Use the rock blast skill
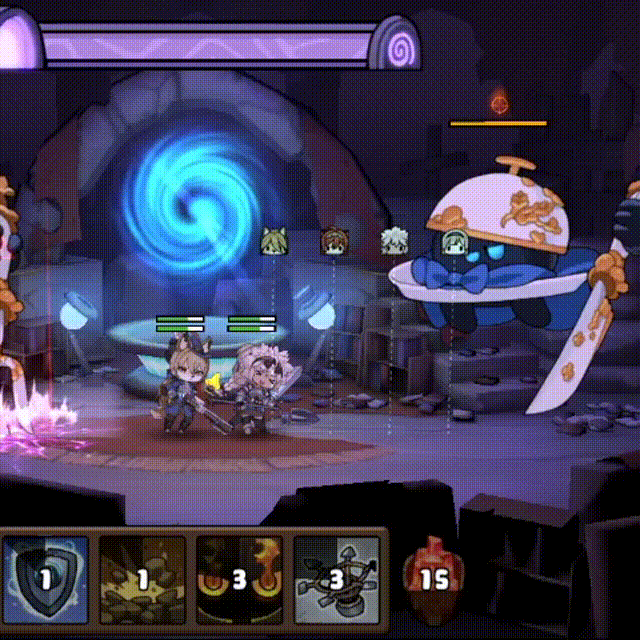The image size is (640, 640). (143, 579)
